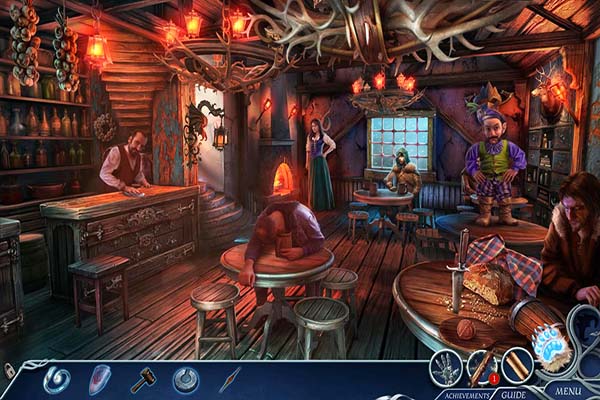600x400 pixels.
Task: Open the rolled scroll map icon
Action: pos(517,365)
